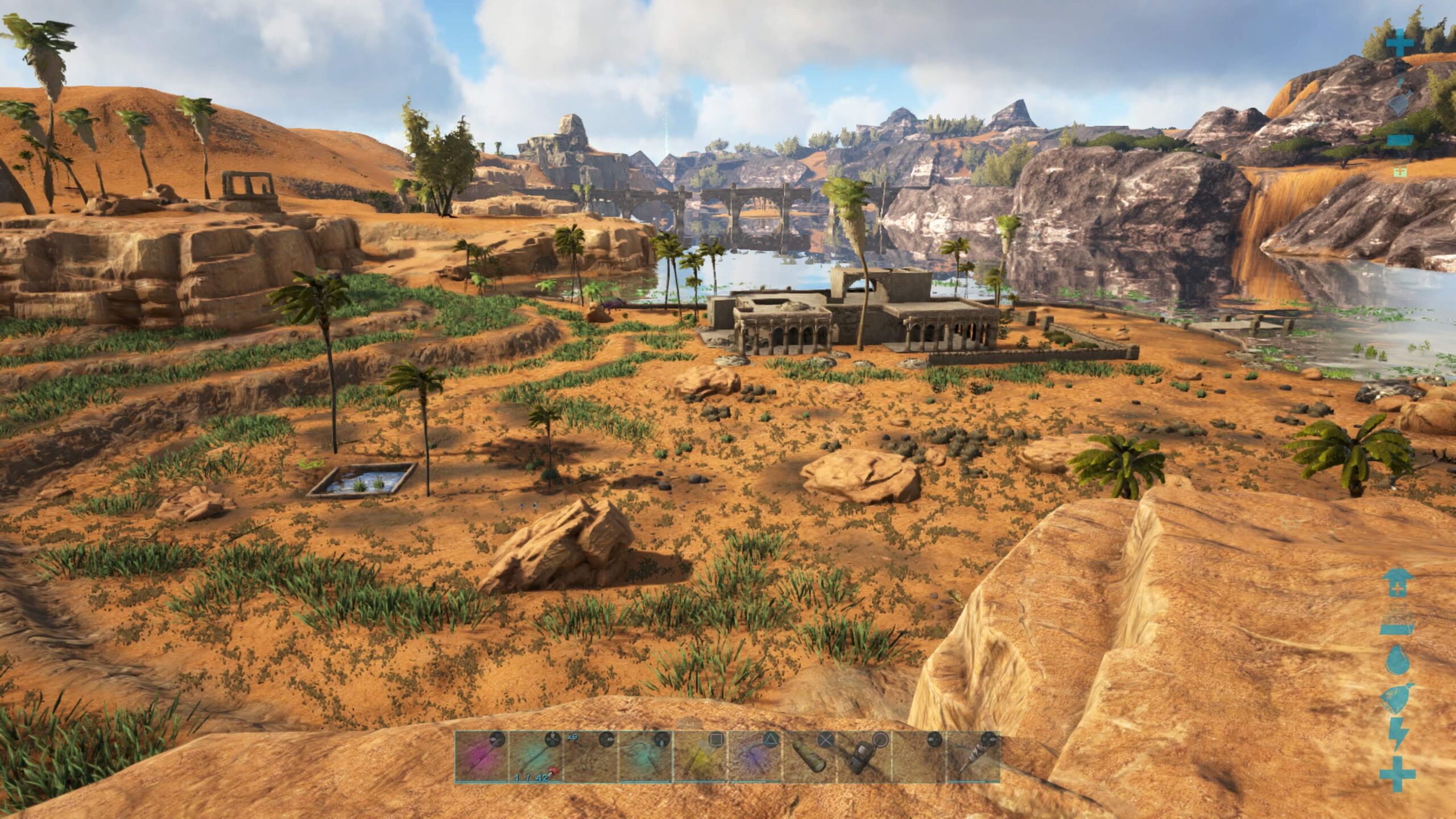Equip the purple pickaxe from the hotbar
This screenshot has height=819, width=1456.
[754, 756]
